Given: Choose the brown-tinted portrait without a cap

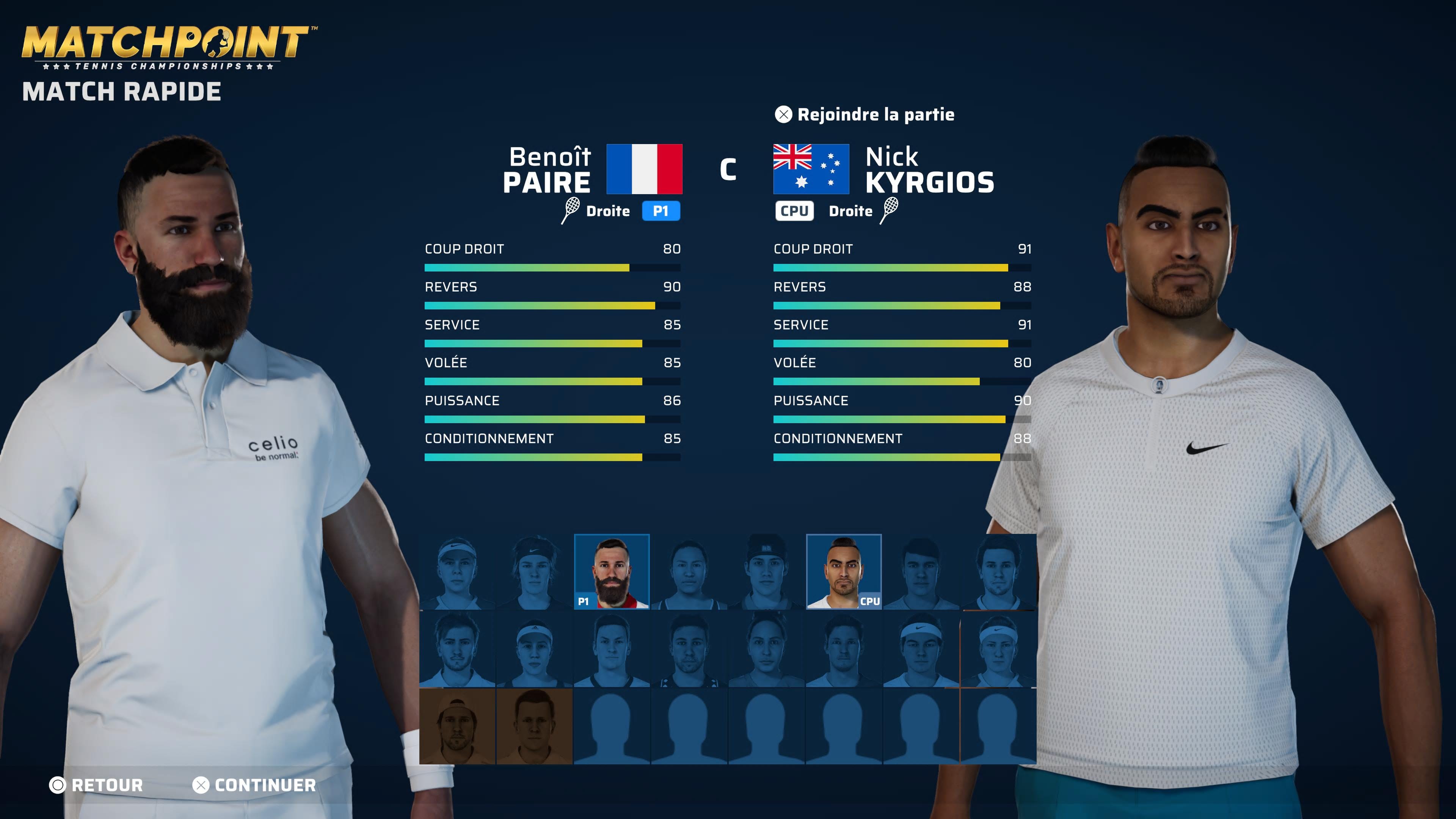Looking at the screenshot, I should pyautogui.click(x=534, y=726).
